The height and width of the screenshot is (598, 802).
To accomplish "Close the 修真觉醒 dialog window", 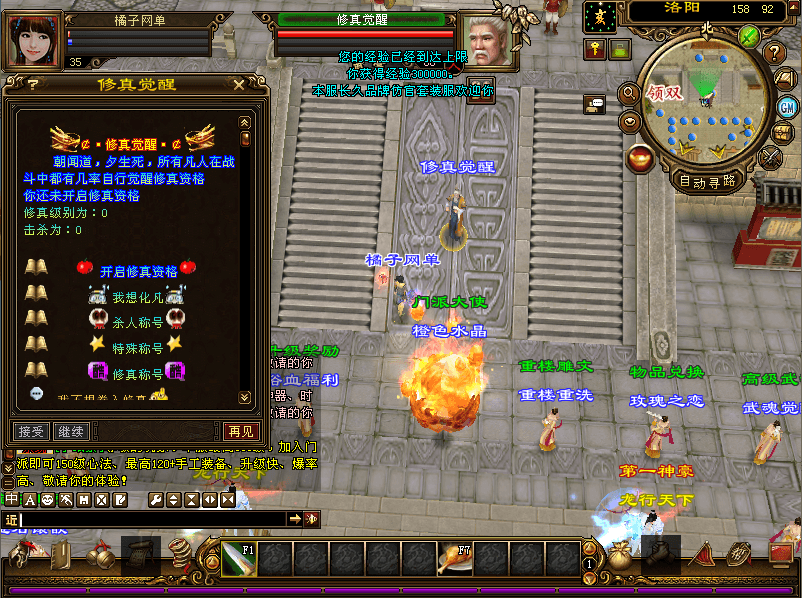I will [x=238, y=85].
